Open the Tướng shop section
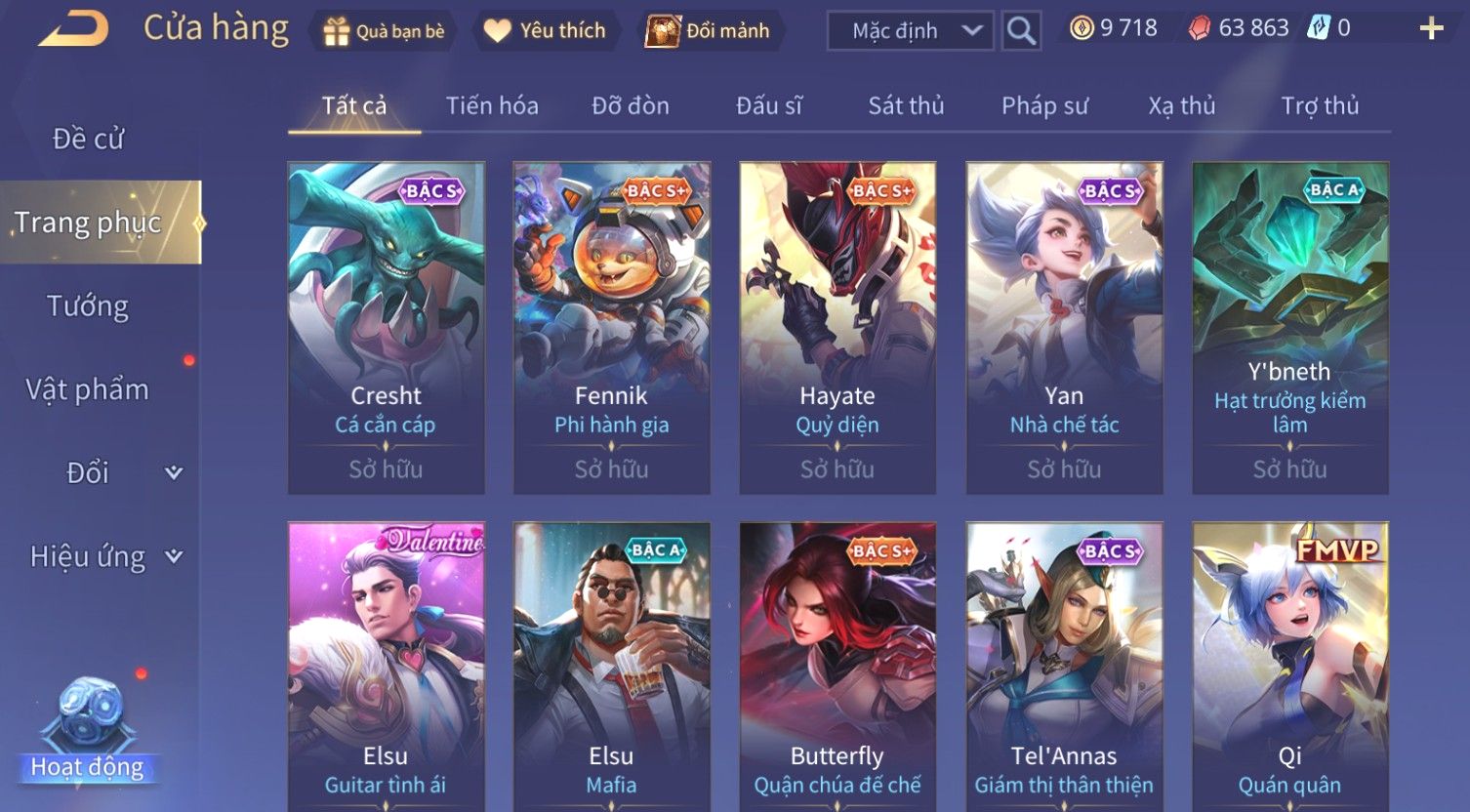Screen dimensions: 1470x812 (x=88, y=306)
